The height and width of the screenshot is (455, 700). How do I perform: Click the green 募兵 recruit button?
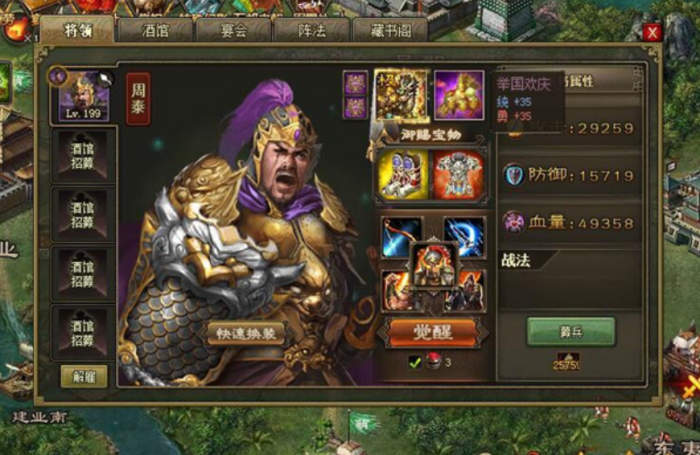pos(571,331)
